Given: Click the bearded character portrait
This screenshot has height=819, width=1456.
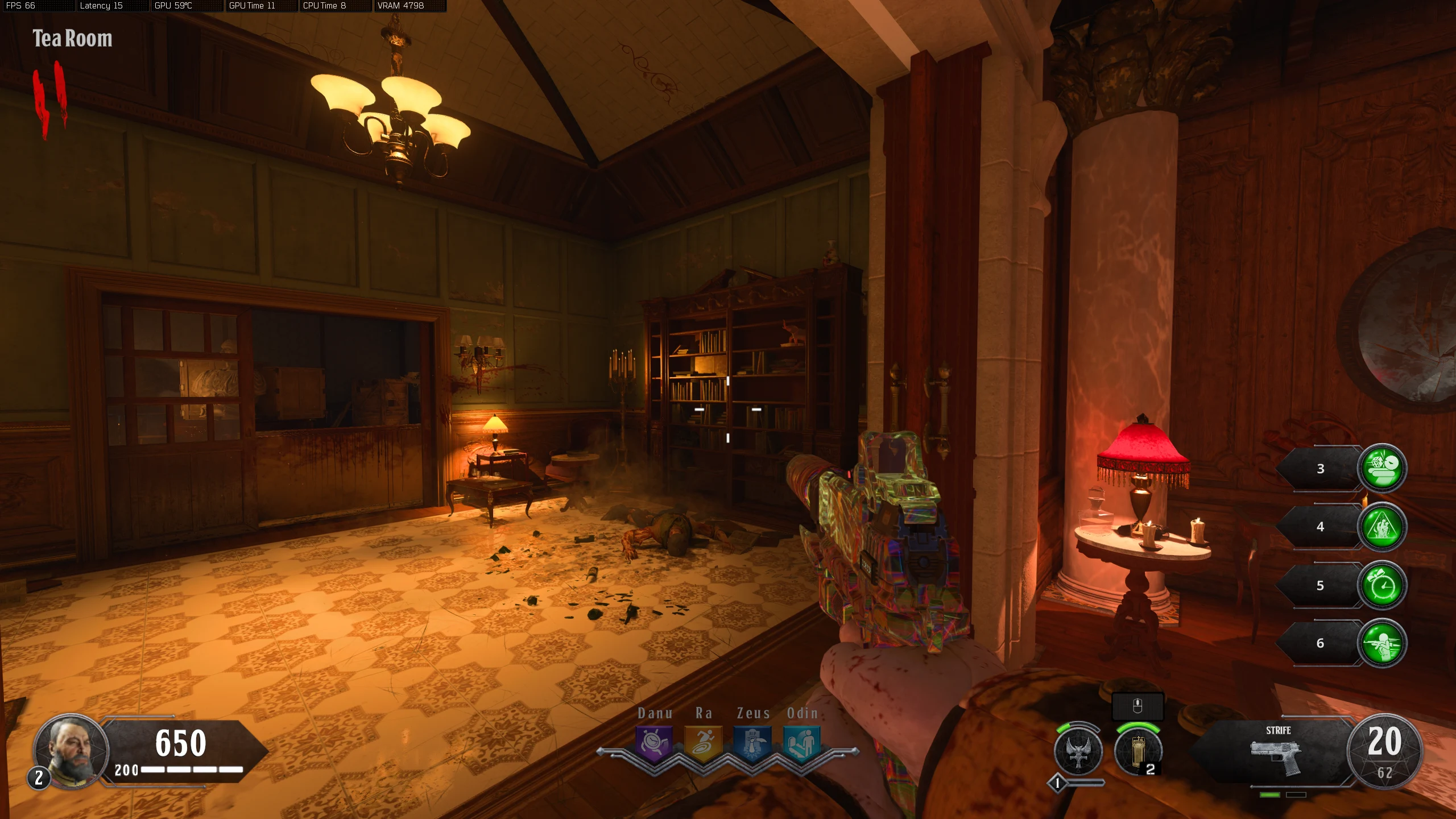Looking at the screenshot, I should tap(72, 751).
